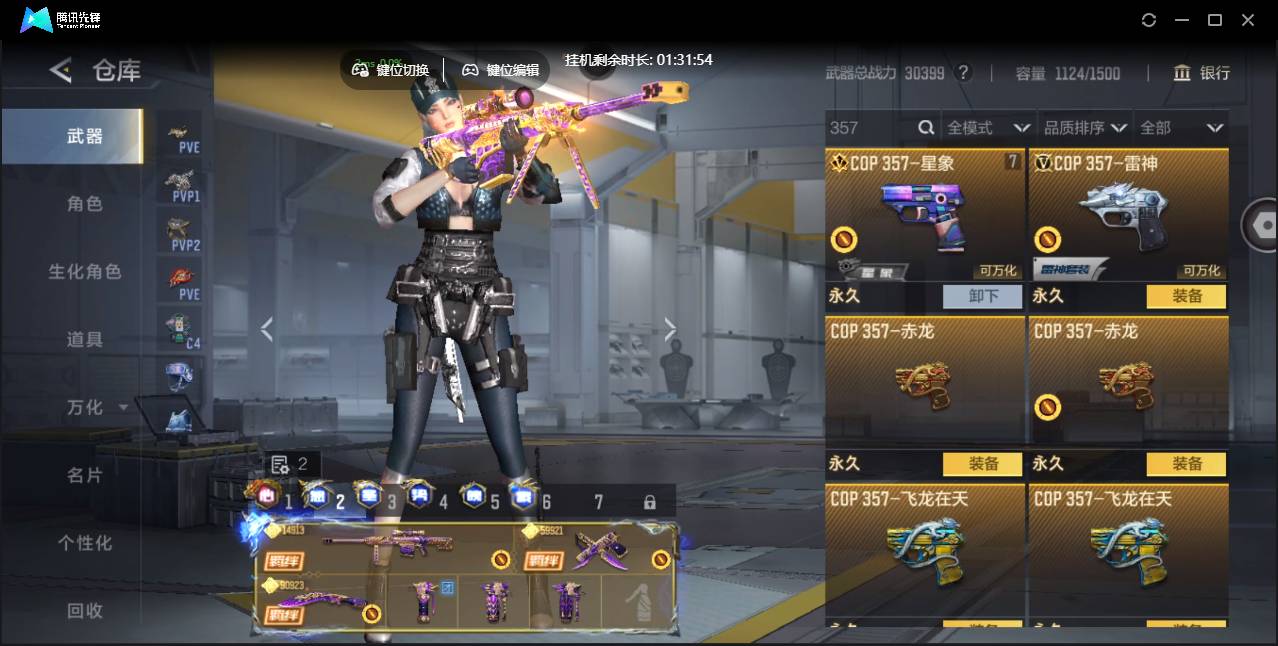Click the weapon power help question mark
This screenshot has width=1278, height=646.
963,73
